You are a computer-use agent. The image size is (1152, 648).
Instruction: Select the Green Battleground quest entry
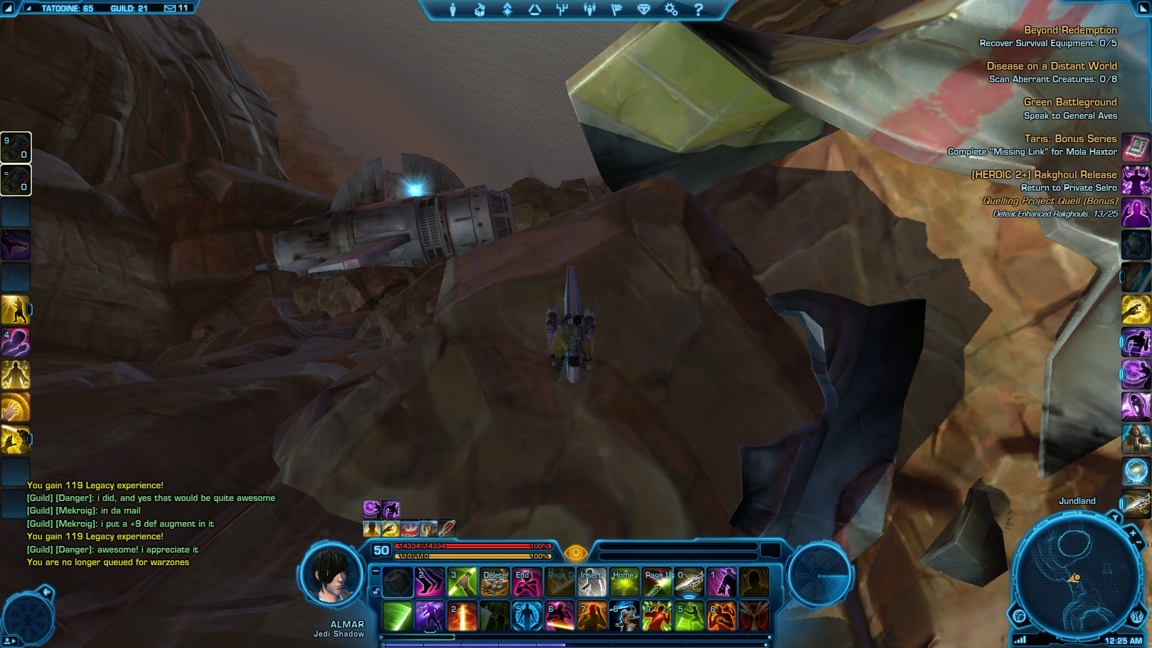[x=1070, y=102]
